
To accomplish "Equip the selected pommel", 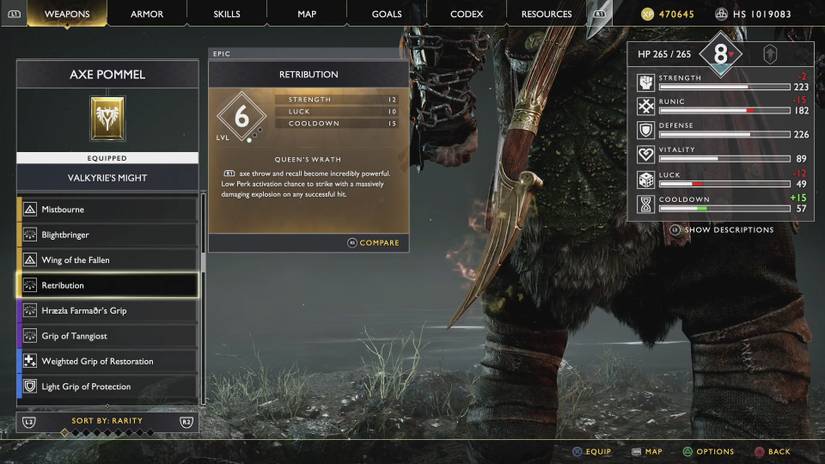I will pyautogui.click(x=591, y=452).
